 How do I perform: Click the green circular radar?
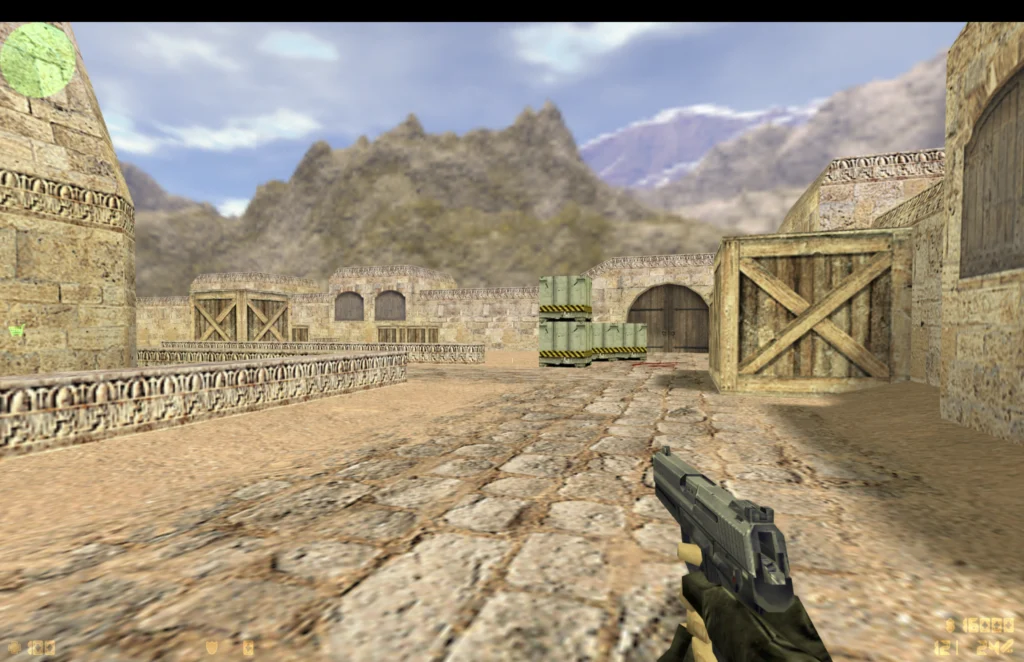38,60
